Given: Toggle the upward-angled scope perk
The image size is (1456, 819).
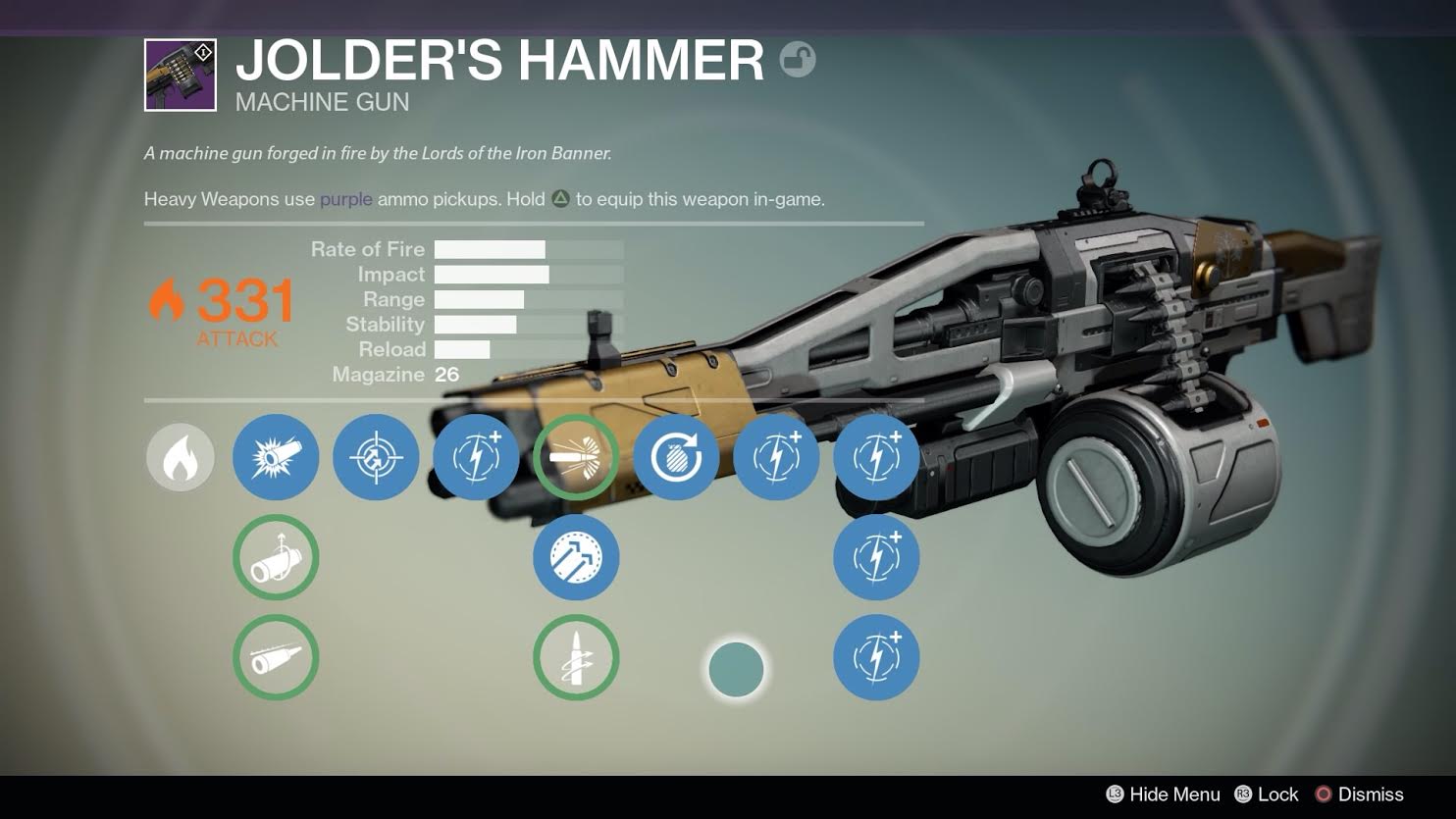Looking at the screenshot, I should (276, 557).
